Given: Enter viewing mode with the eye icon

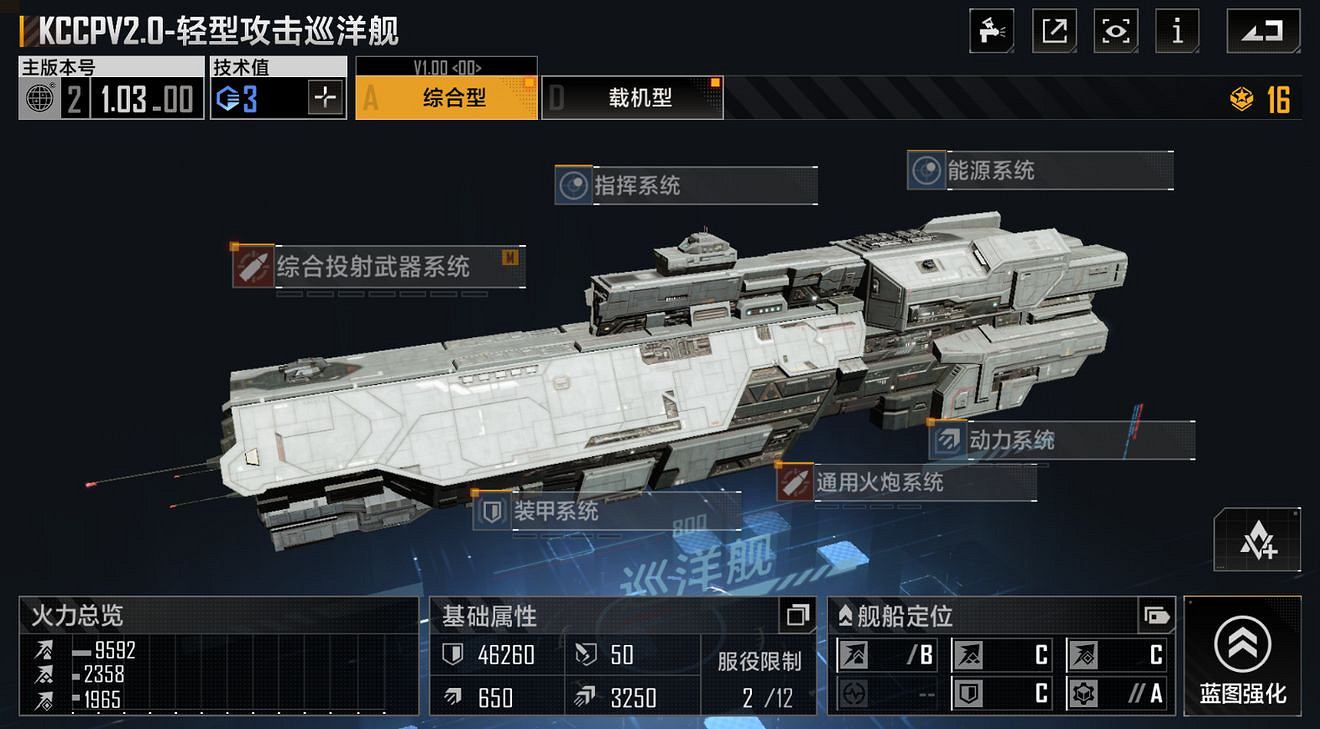Looking at the screenshot, I should click(1115, 30).
